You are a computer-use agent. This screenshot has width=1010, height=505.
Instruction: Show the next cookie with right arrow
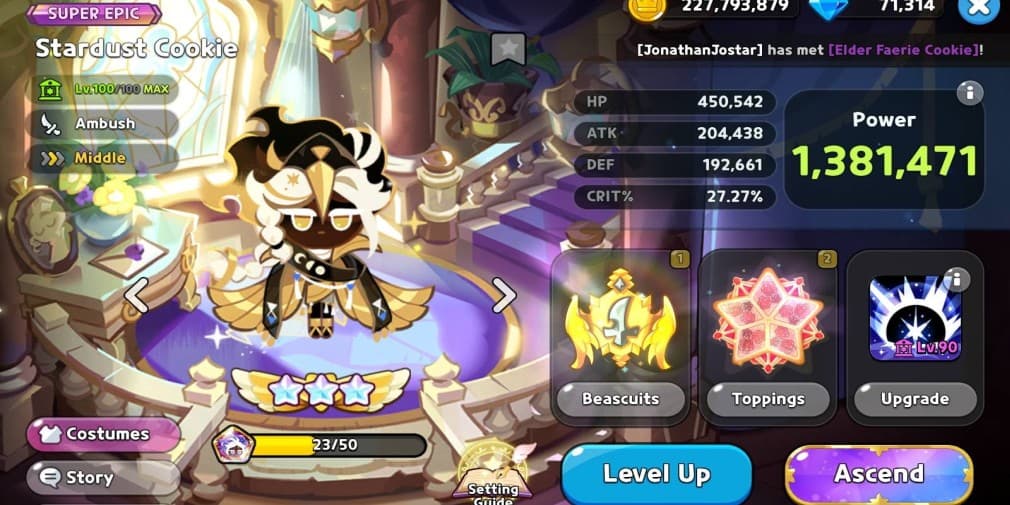pos(504,295)
